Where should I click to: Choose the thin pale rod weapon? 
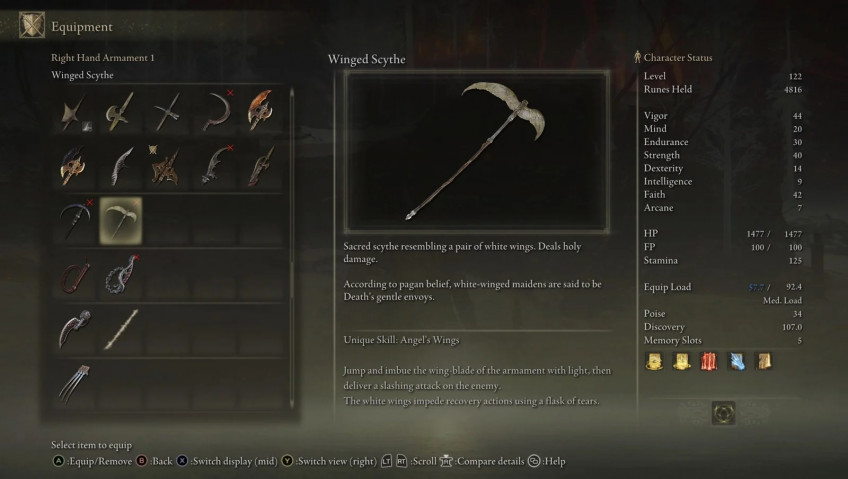[121, 329]
